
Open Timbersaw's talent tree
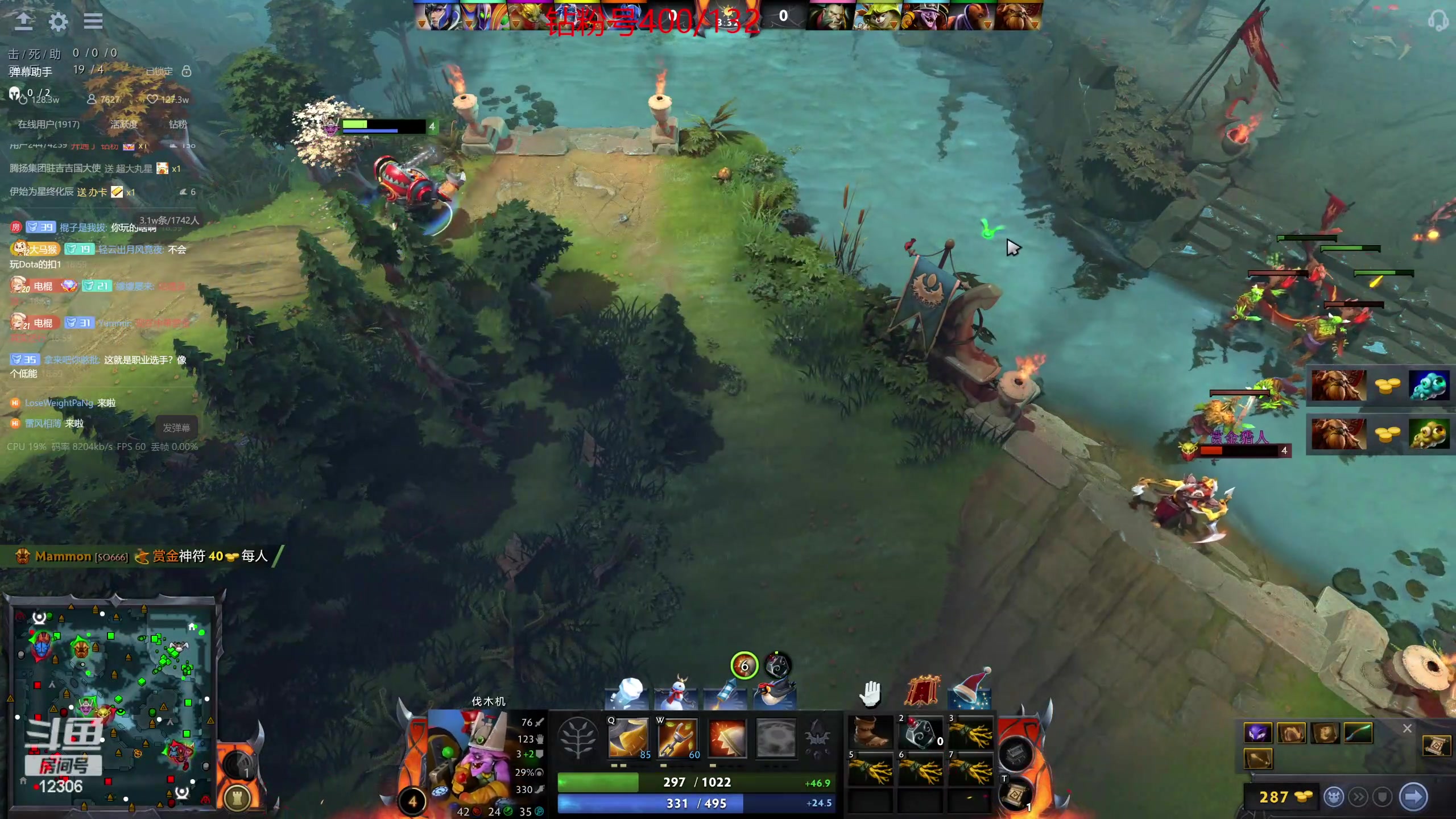click(578, 738)
